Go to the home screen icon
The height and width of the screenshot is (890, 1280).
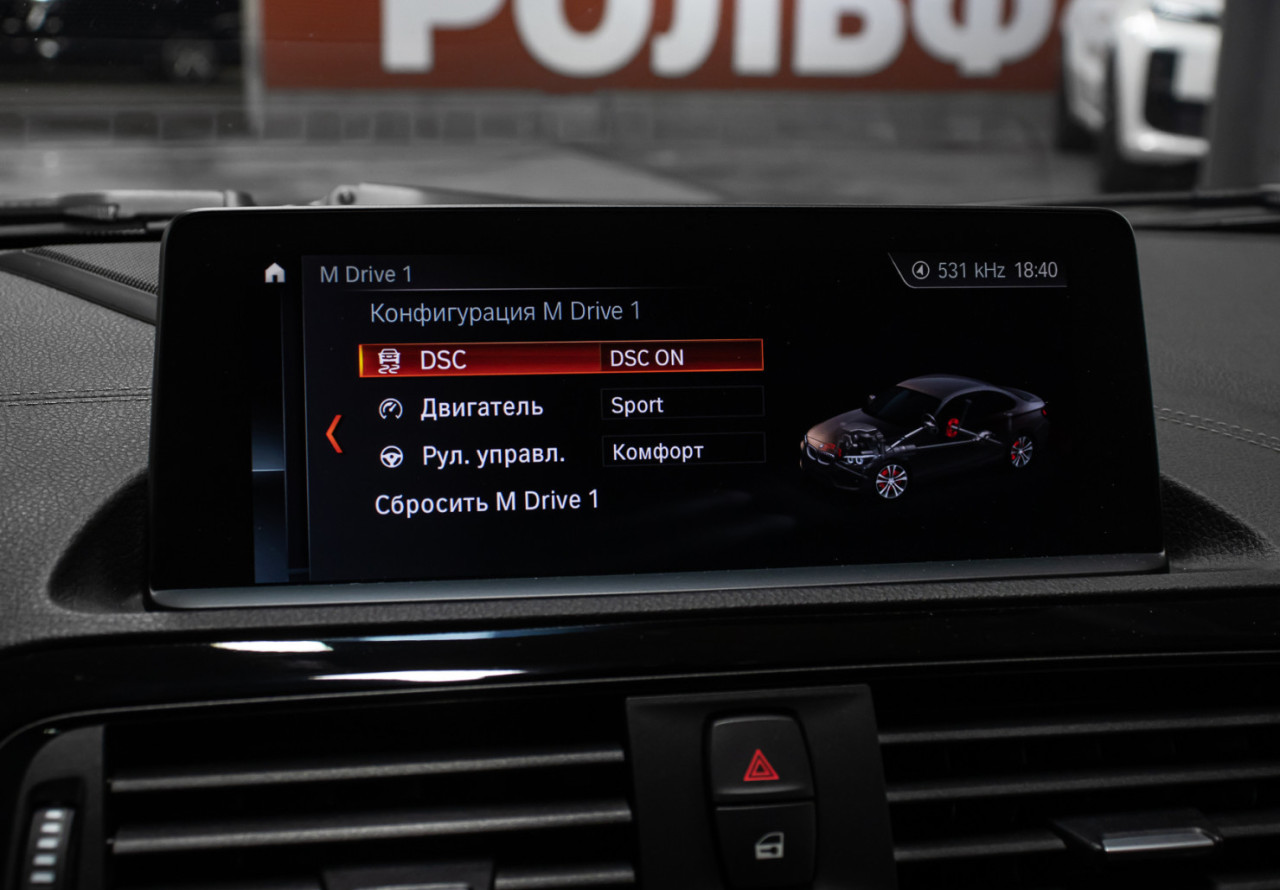point(275,273)
